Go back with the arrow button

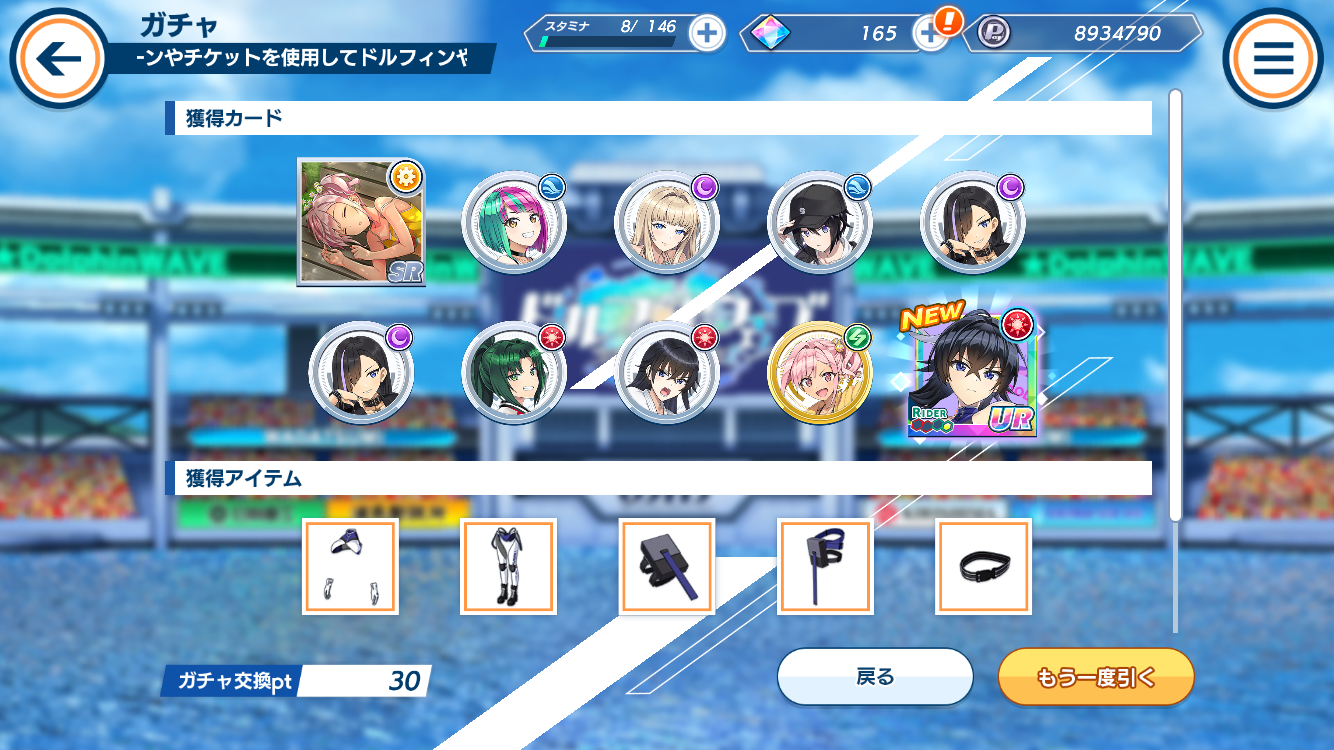click(58, 58)
